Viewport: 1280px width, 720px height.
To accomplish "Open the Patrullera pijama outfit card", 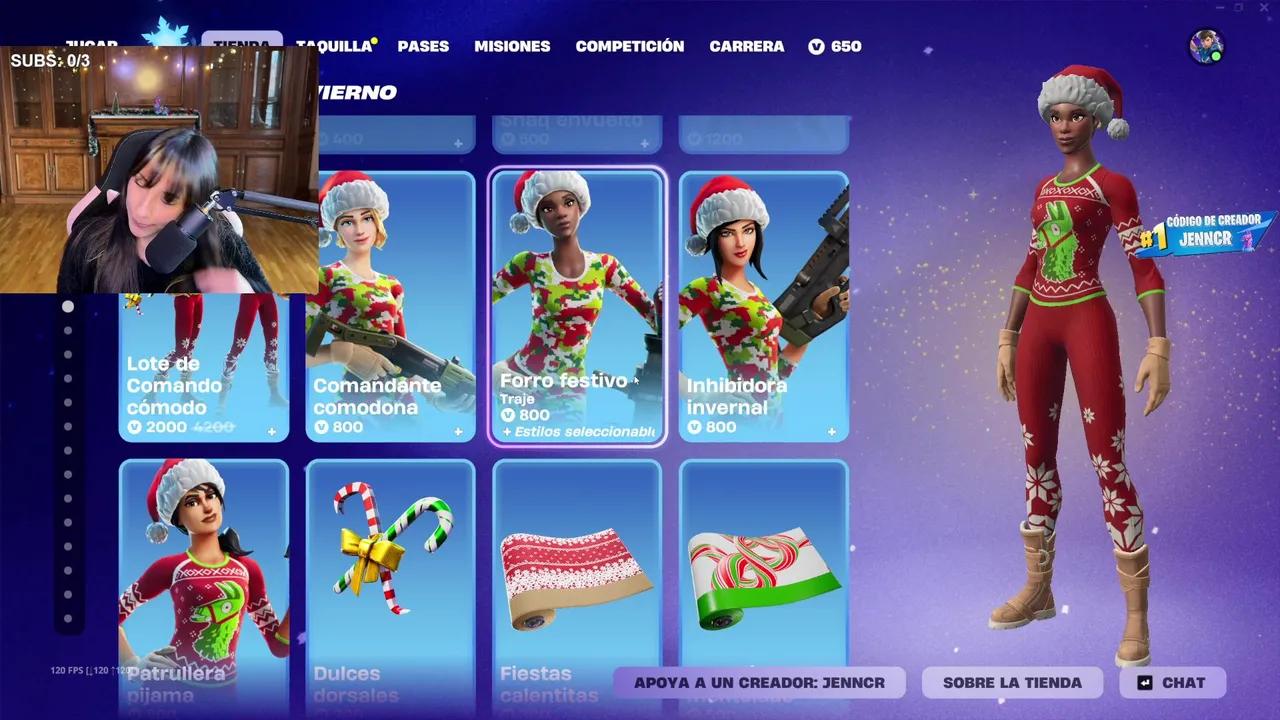I will pyautogui.click(x=204, y=570).
